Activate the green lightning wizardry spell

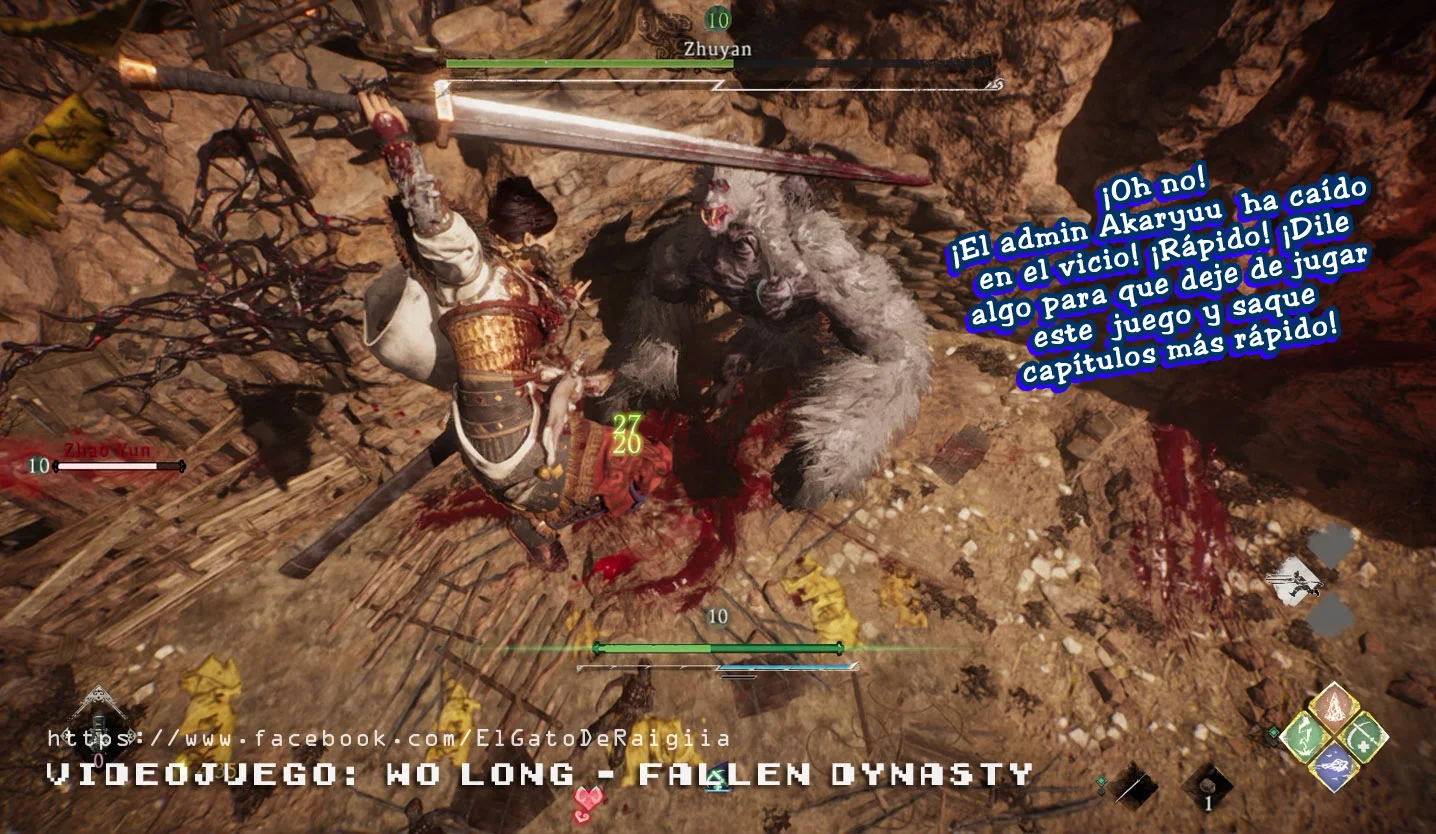click(x=1304, y=736)
